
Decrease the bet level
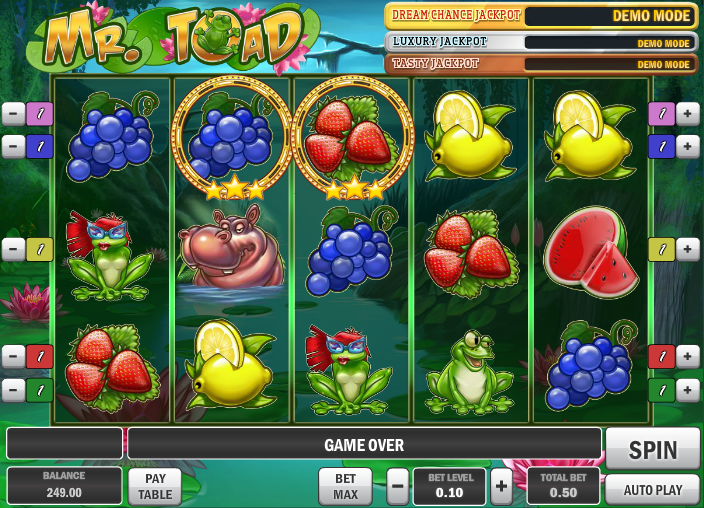(398, 486)
